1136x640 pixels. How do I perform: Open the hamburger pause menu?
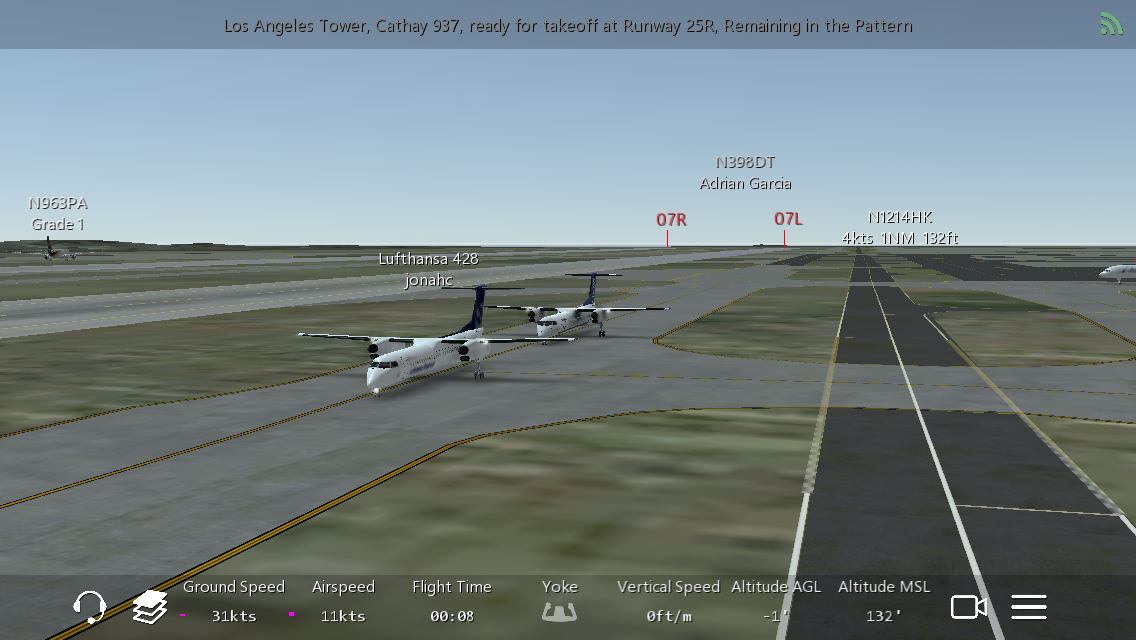tap(1029, 606)
